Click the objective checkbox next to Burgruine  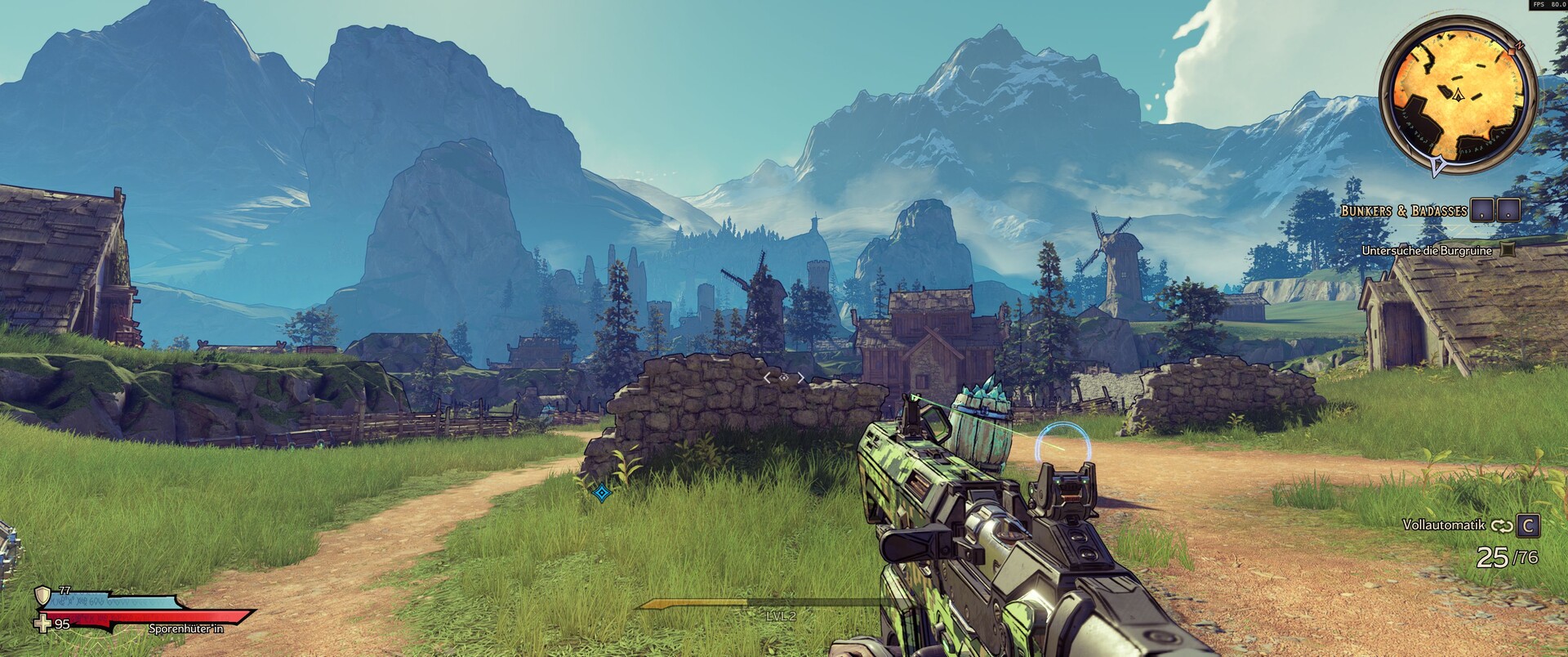1508,250
